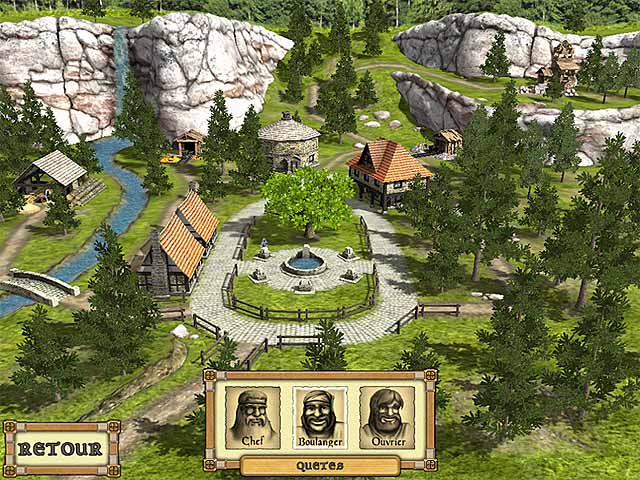Pick the Ouvrier worker portrait

pos(386,417)
